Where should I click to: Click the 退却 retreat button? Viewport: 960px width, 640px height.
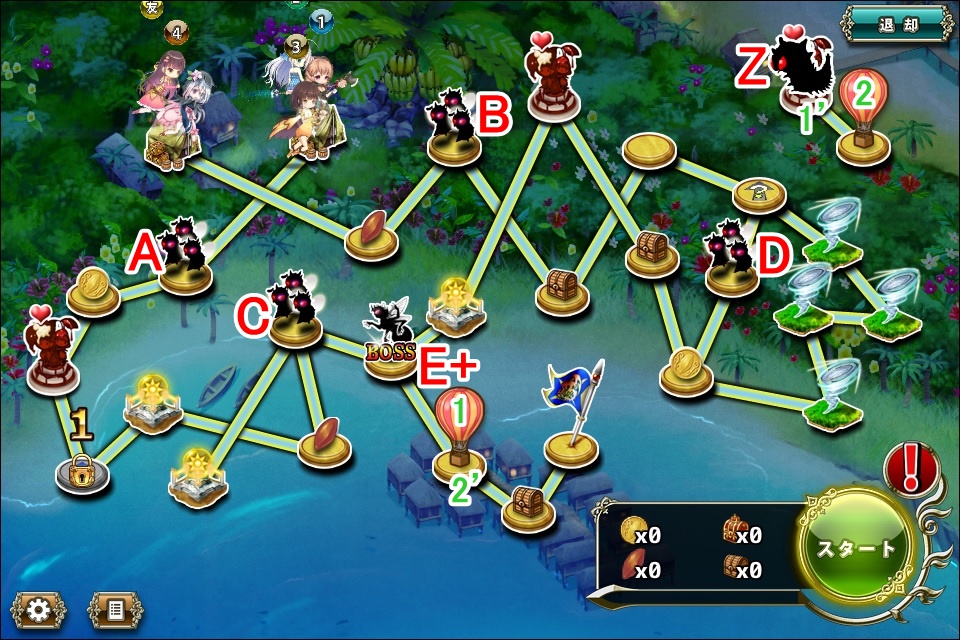tap(896, 24)
